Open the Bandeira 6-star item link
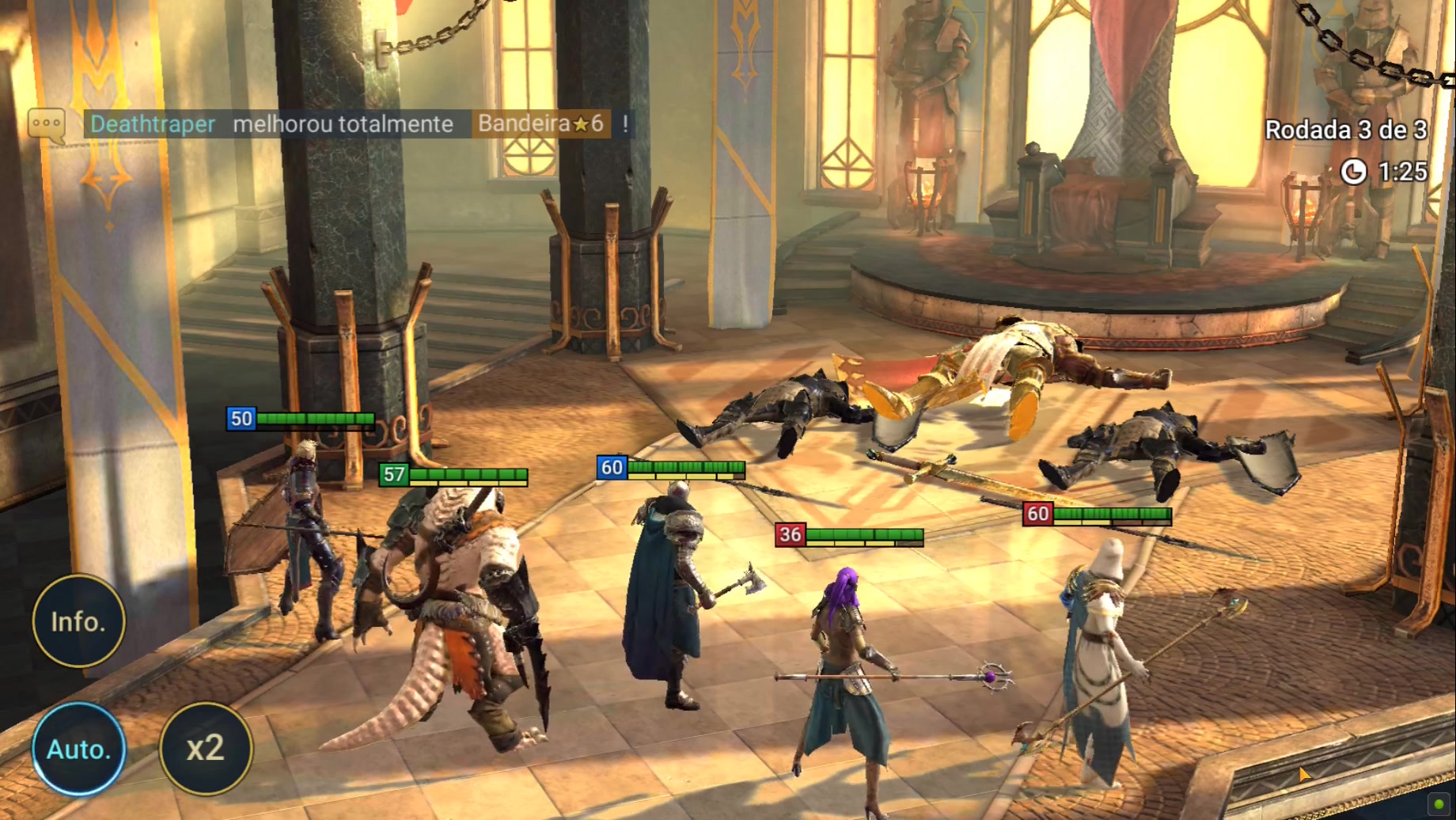 coord(541,123)
